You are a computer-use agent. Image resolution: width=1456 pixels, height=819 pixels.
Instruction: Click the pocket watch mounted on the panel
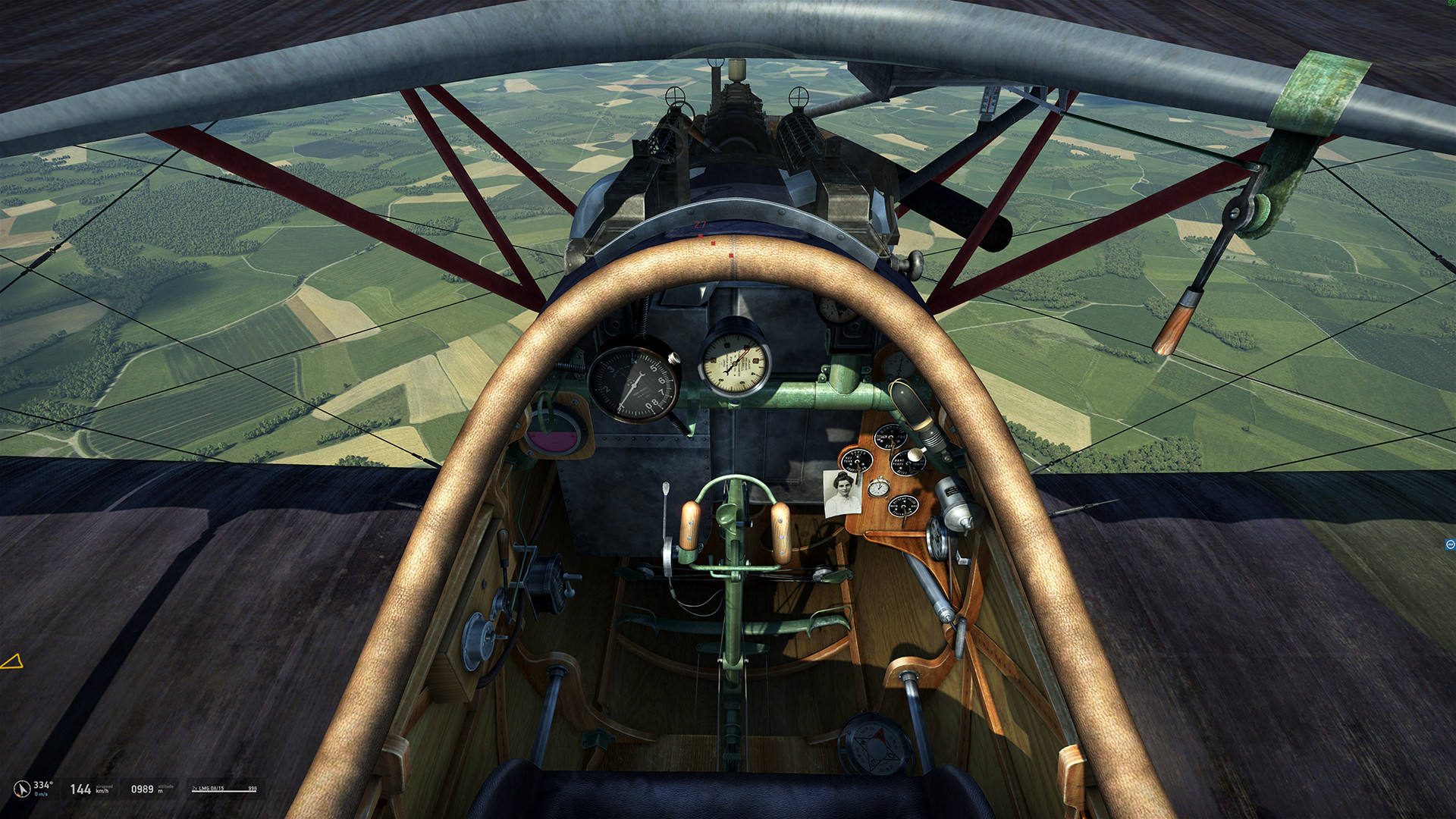[x=879, y=488]
